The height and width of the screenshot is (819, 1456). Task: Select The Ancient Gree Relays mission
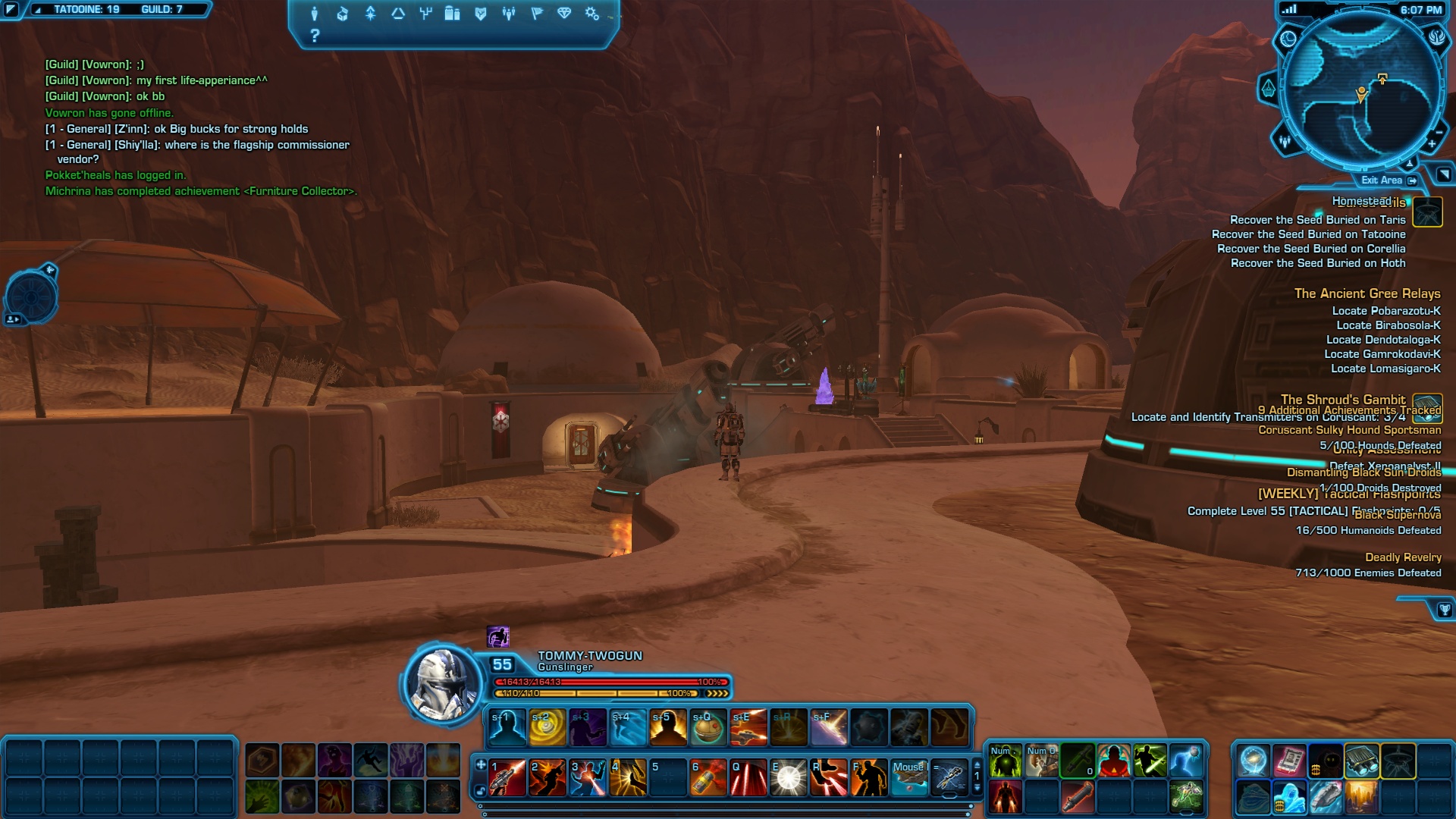[x=1367, y=293]
